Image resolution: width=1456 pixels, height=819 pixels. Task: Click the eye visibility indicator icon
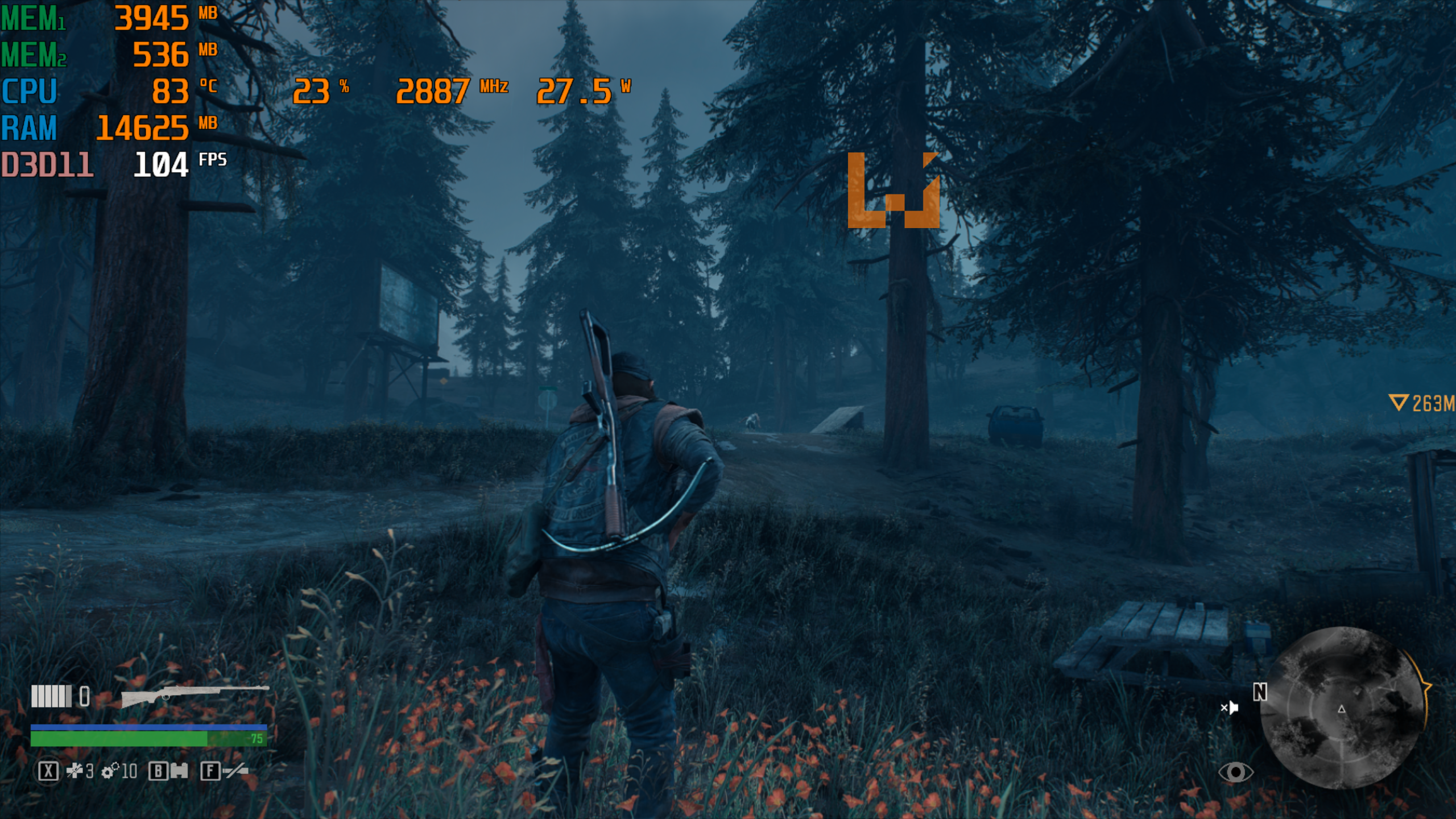tap(1235, 772)
